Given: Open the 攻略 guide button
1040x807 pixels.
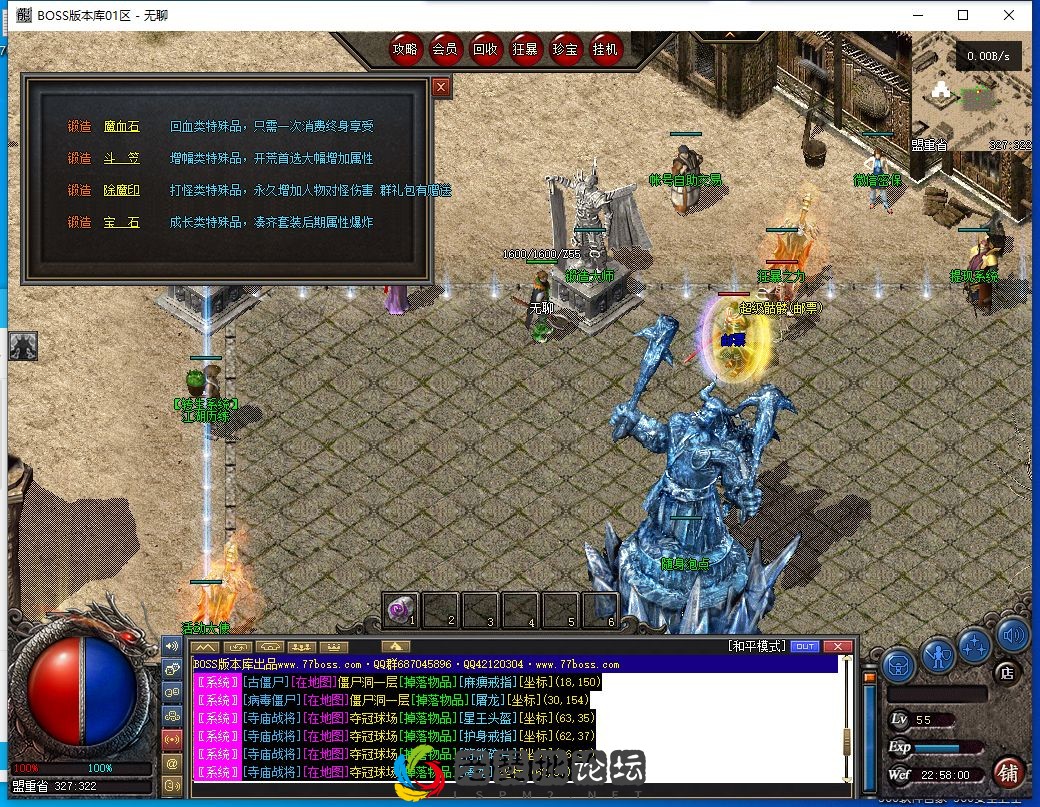Looking at the screenshot, I should click(405, 48).
